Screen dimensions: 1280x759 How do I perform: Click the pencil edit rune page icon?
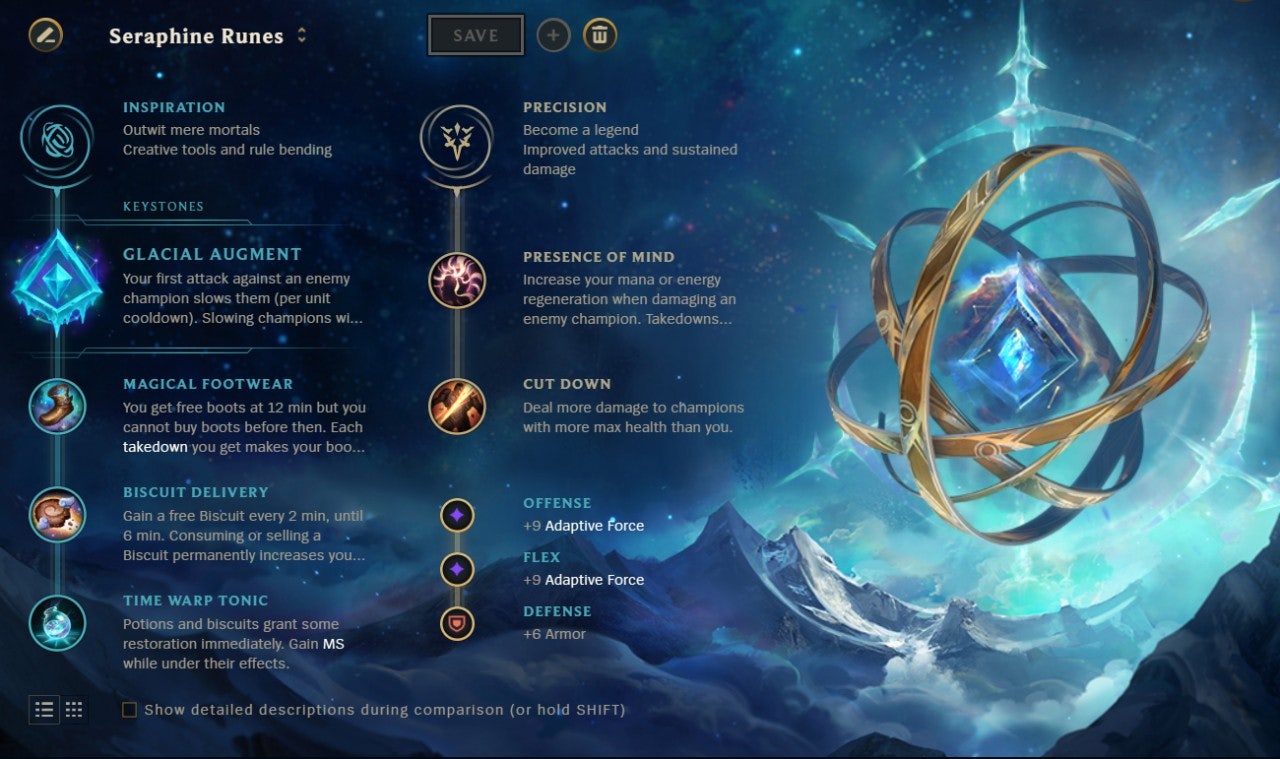pos(45,36)
